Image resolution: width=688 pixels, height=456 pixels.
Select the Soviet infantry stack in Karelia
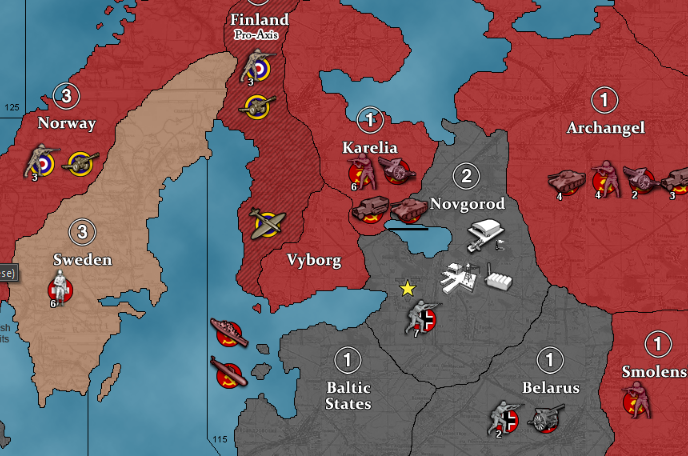[360, 170]
